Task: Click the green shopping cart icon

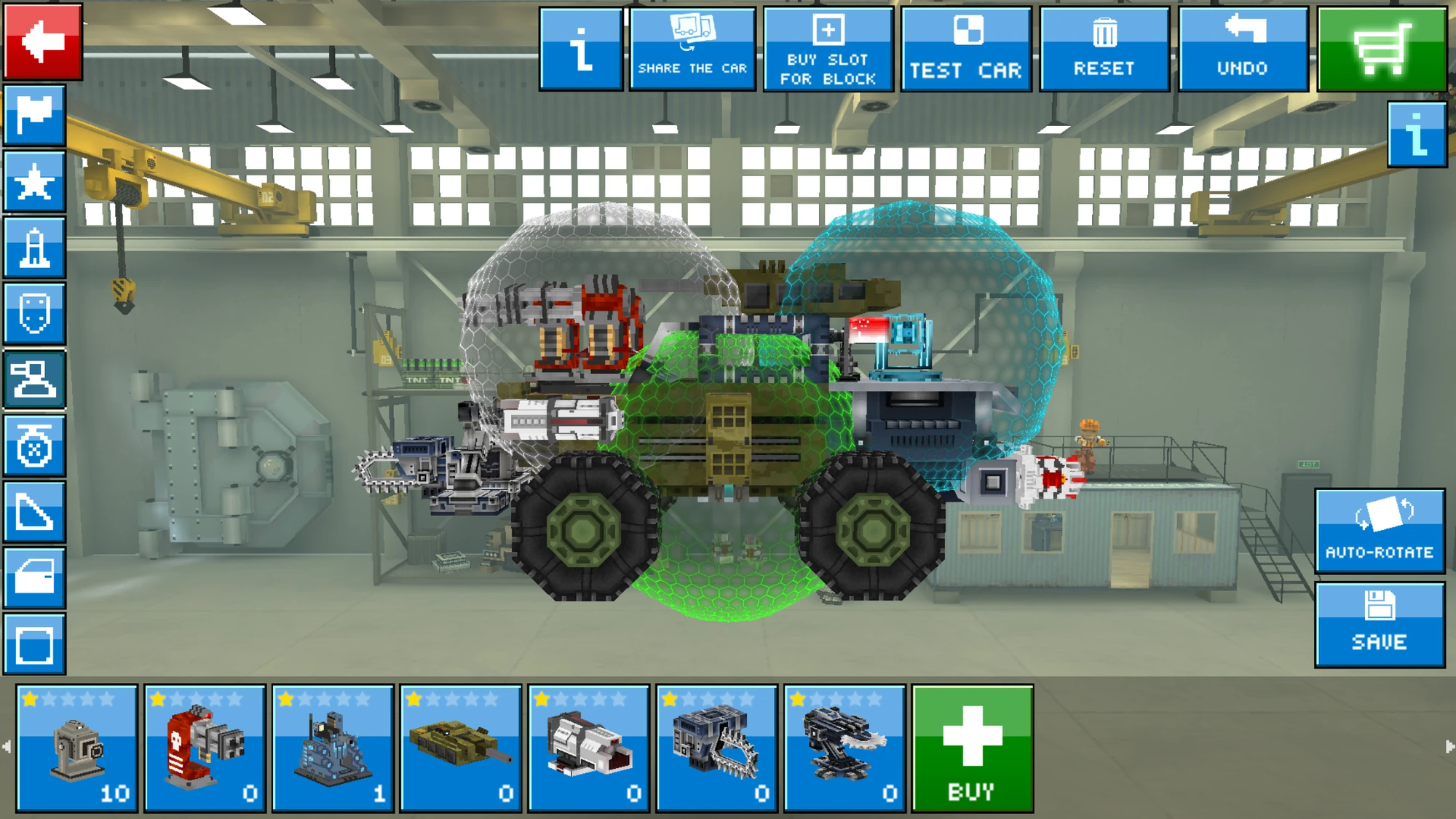Action: point(1385,47)
